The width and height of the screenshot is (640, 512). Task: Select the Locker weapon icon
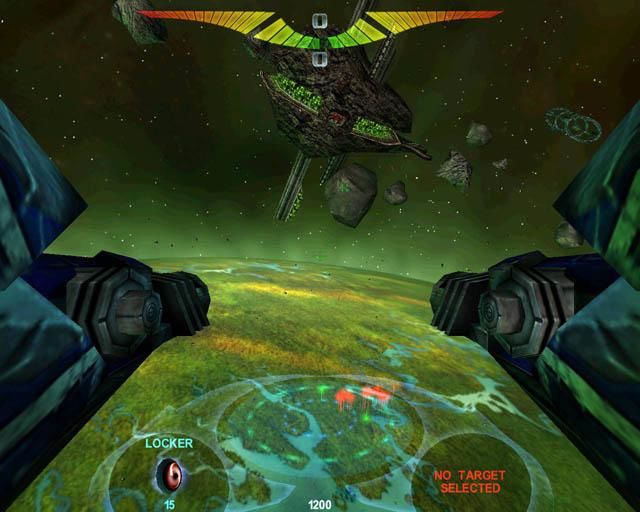pos(170,472)
